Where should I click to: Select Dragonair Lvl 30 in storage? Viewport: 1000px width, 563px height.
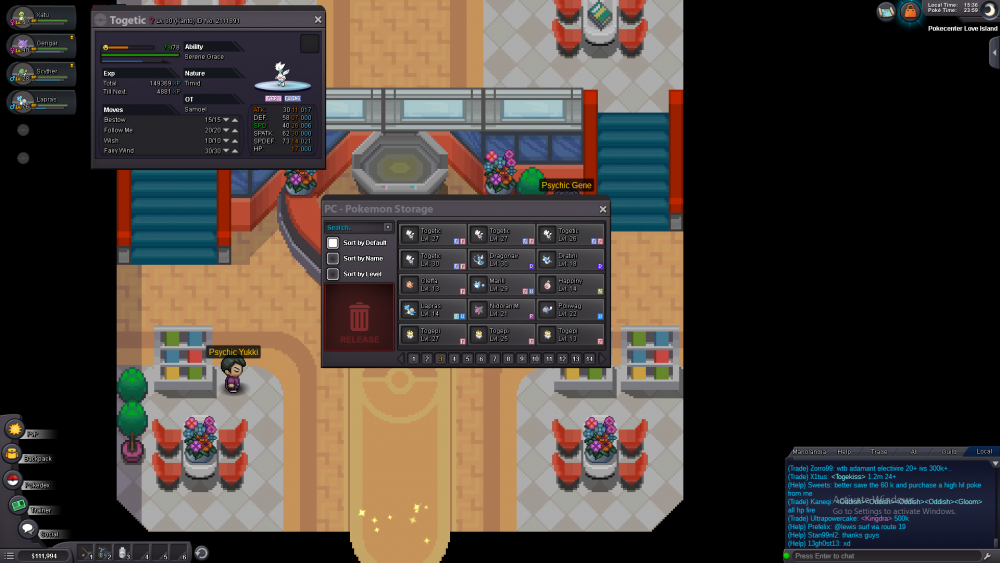pyautogui.click(x=502, y=260)
